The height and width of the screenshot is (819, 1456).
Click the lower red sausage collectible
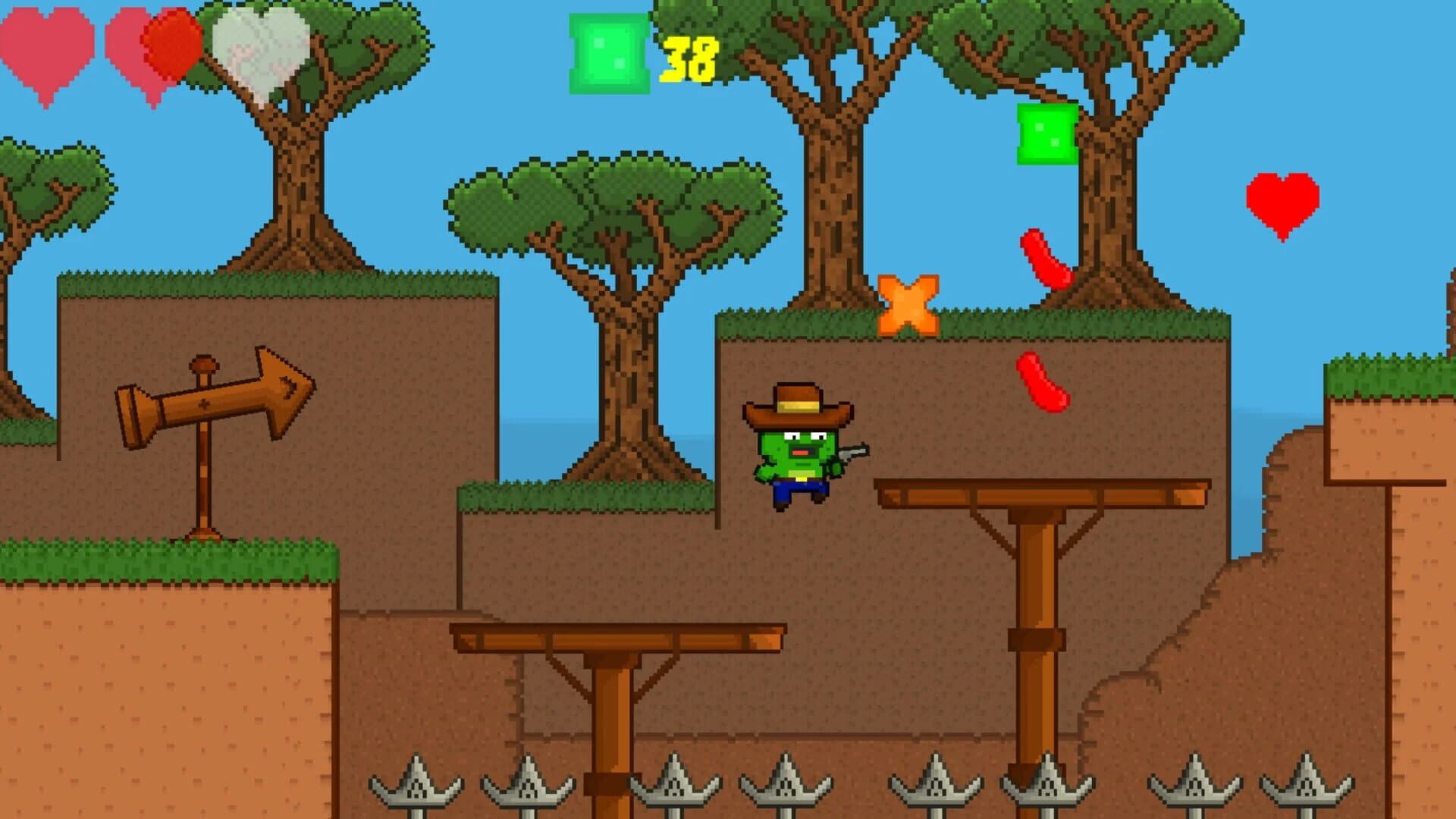tap(1043, 383)
